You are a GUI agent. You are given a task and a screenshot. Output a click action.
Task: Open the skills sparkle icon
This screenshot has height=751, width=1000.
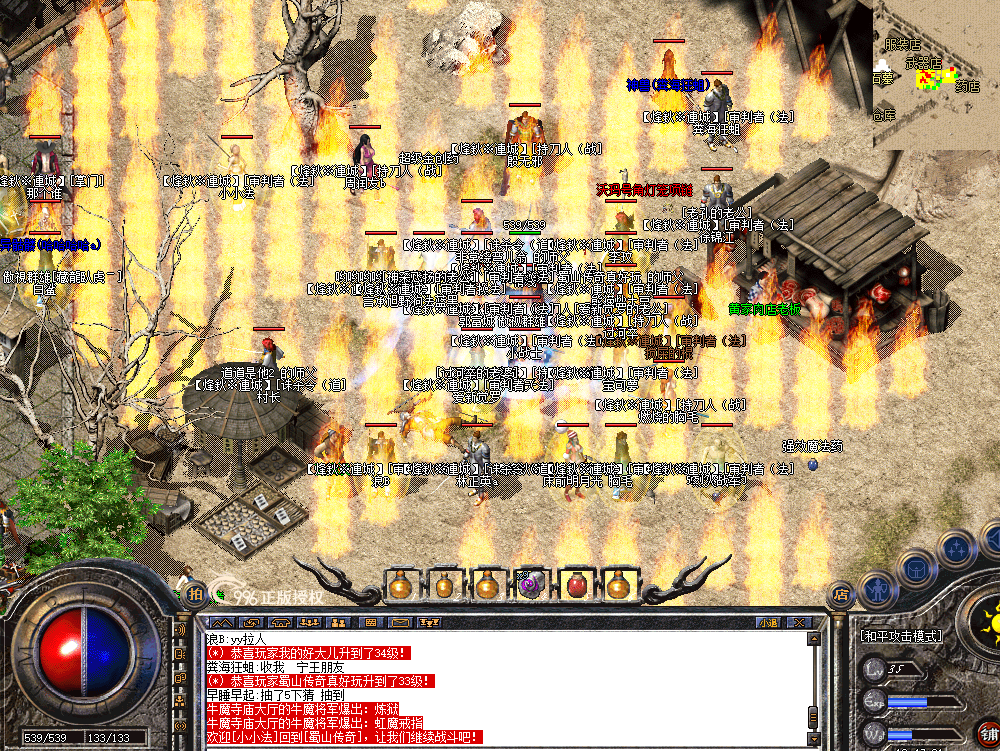pyautogui.click(x=956, y=548)
